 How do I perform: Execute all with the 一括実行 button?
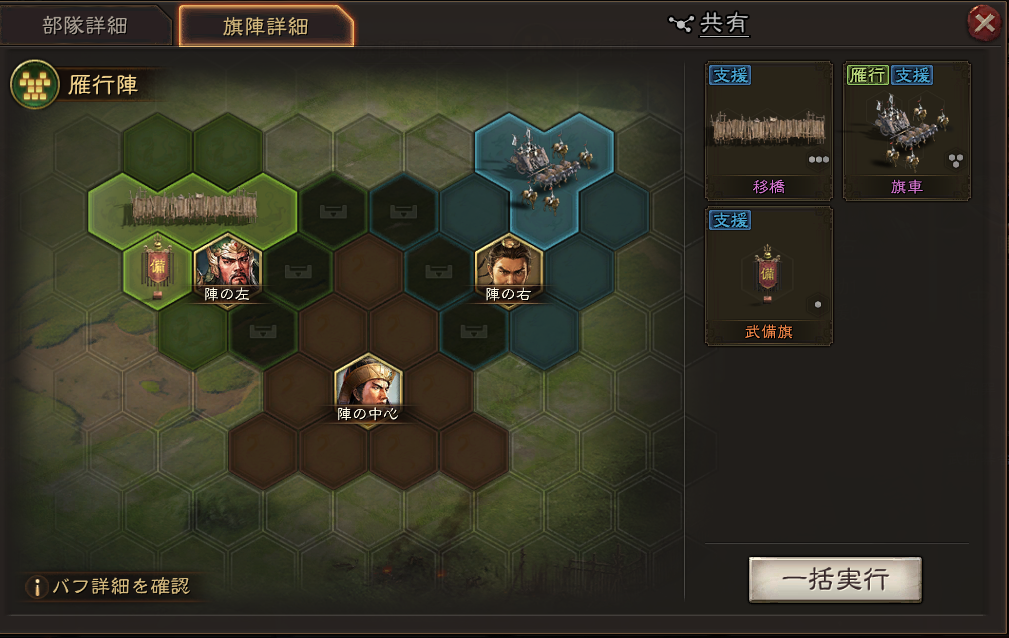835,580
